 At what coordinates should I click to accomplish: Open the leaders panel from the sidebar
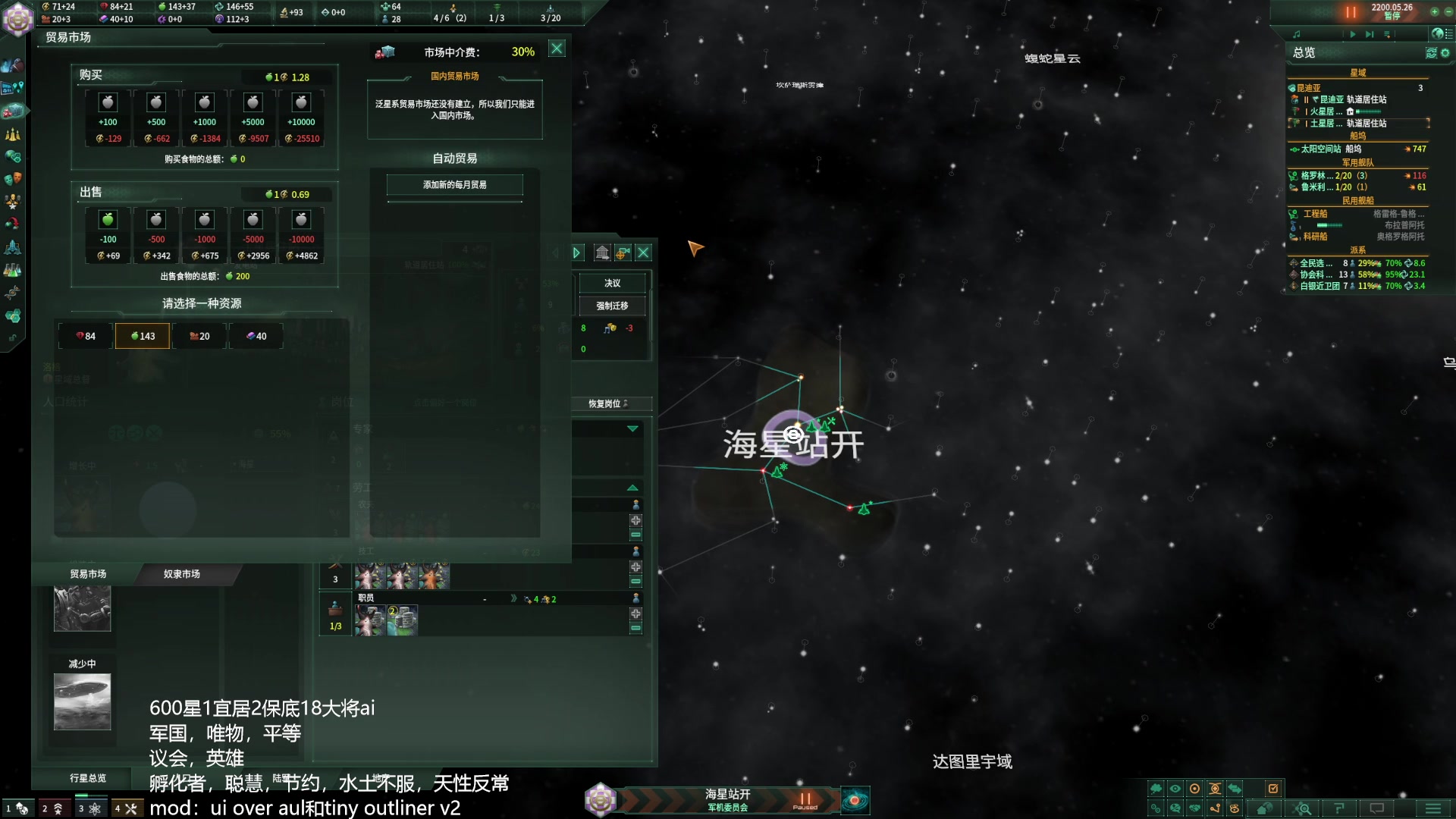13,202
